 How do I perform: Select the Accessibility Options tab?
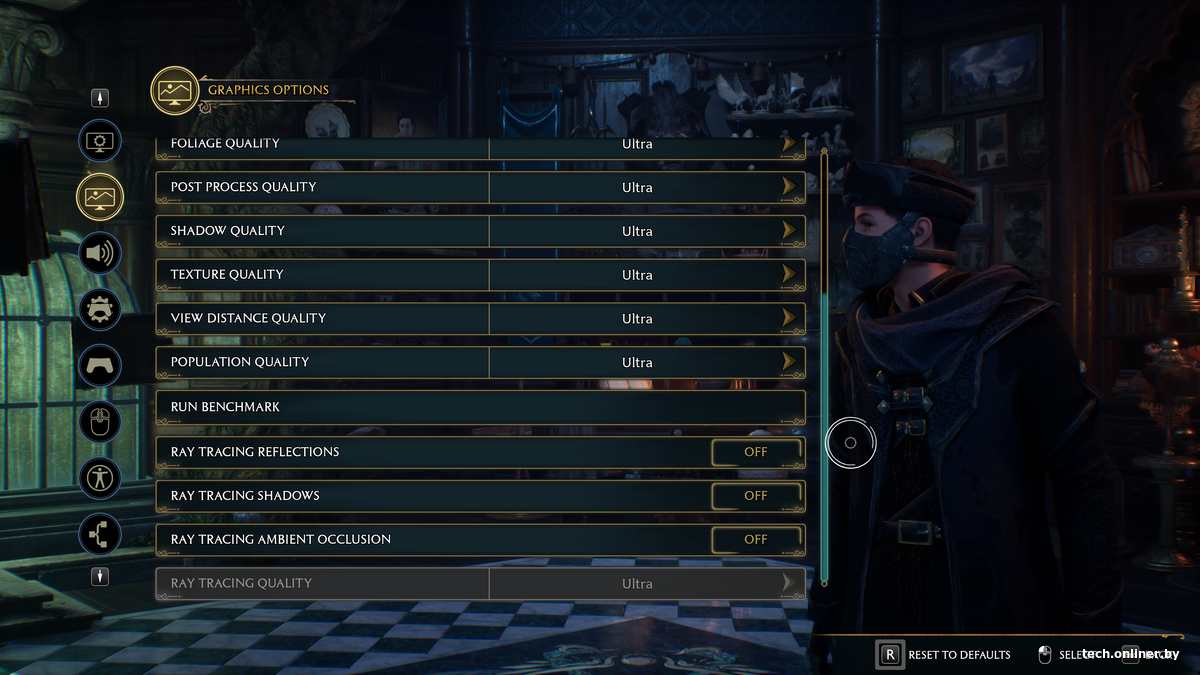pyautogui.click(x=100, y=478)
